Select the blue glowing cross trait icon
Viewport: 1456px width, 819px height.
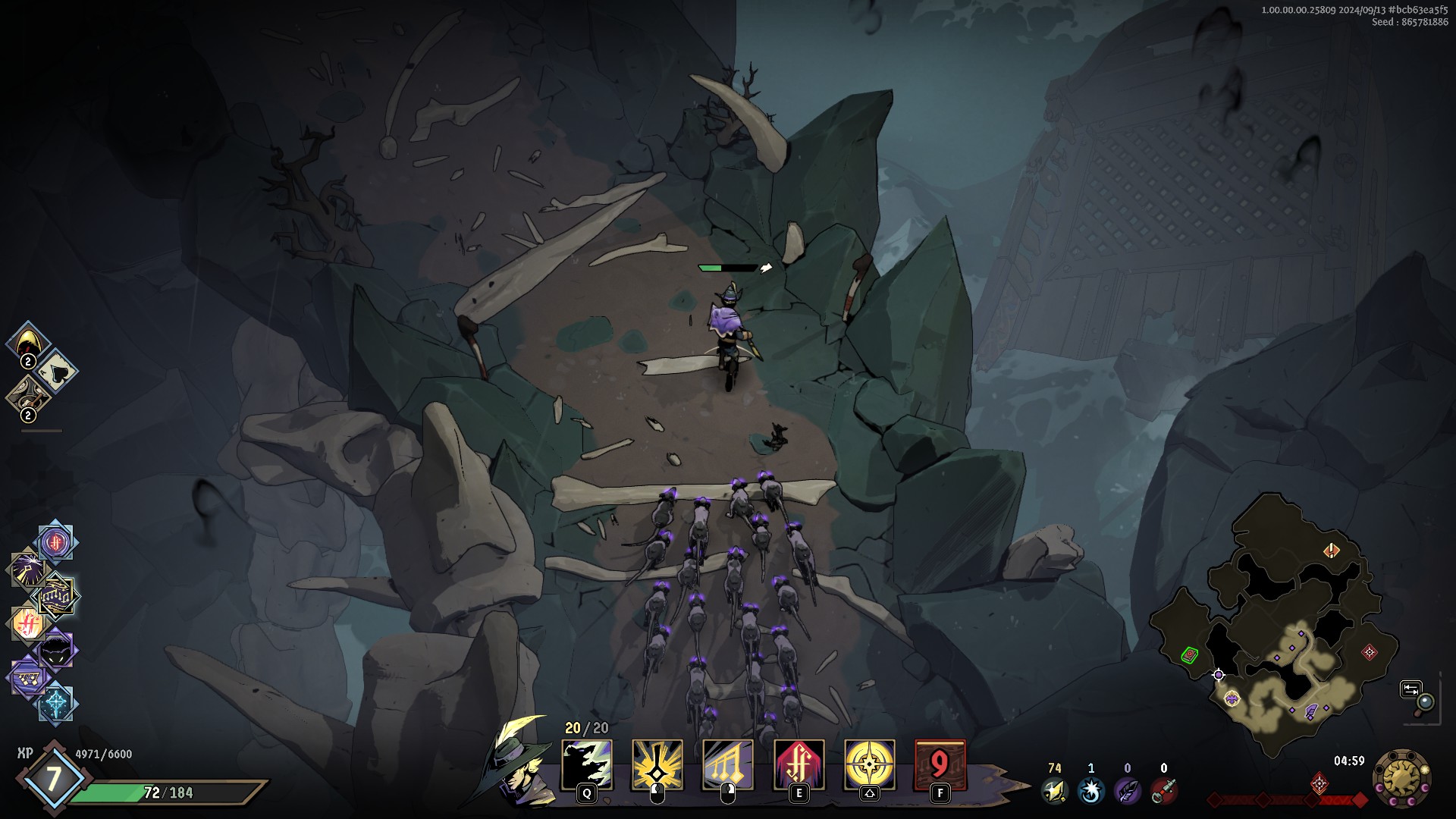click(x=56, y=703)
